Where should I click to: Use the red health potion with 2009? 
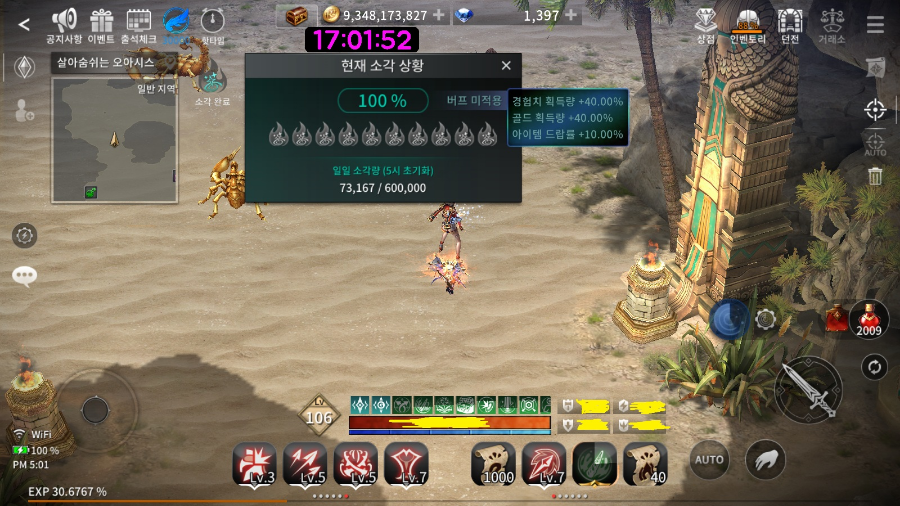point(868,318)
